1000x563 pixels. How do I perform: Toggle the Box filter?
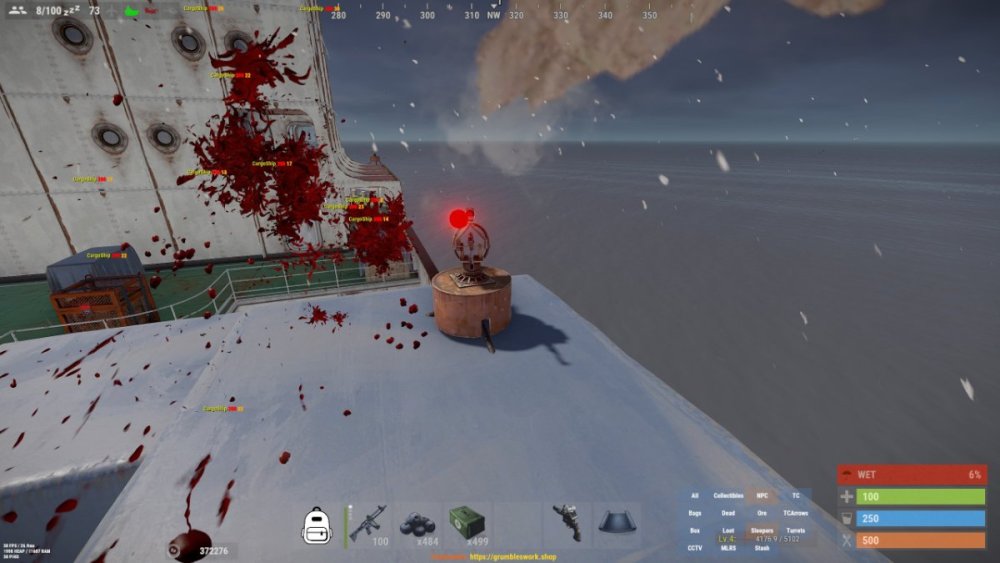pyautogui.click(x=695, y=531)
